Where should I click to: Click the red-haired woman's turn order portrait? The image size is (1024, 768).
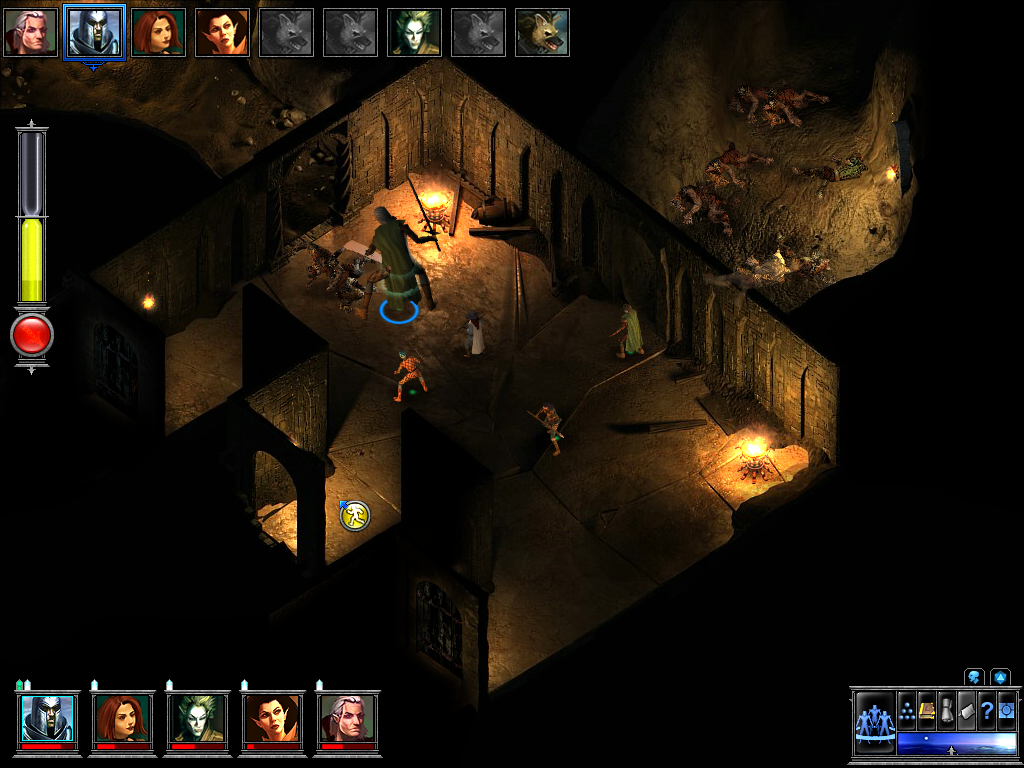[158, 32]
